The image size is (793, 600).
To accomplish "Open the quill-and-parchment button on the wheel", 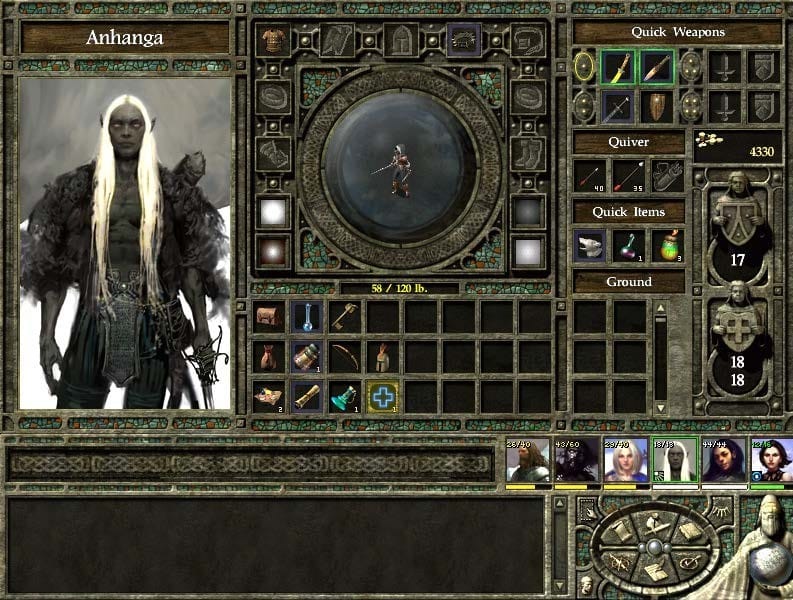I will coord(656,573).
